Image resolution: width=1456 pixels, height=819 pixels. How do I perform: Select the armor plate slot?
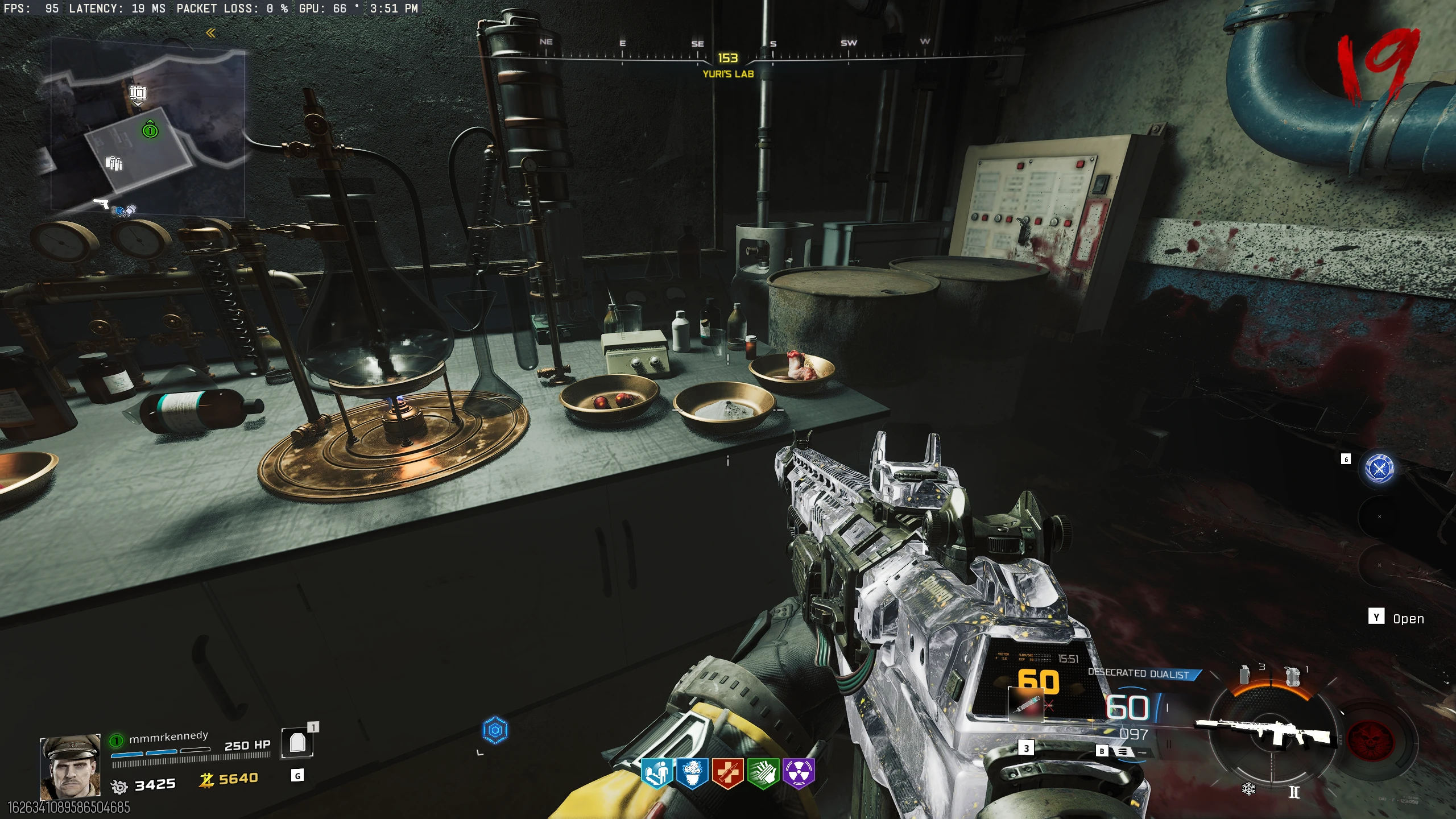tap(297, 742)
